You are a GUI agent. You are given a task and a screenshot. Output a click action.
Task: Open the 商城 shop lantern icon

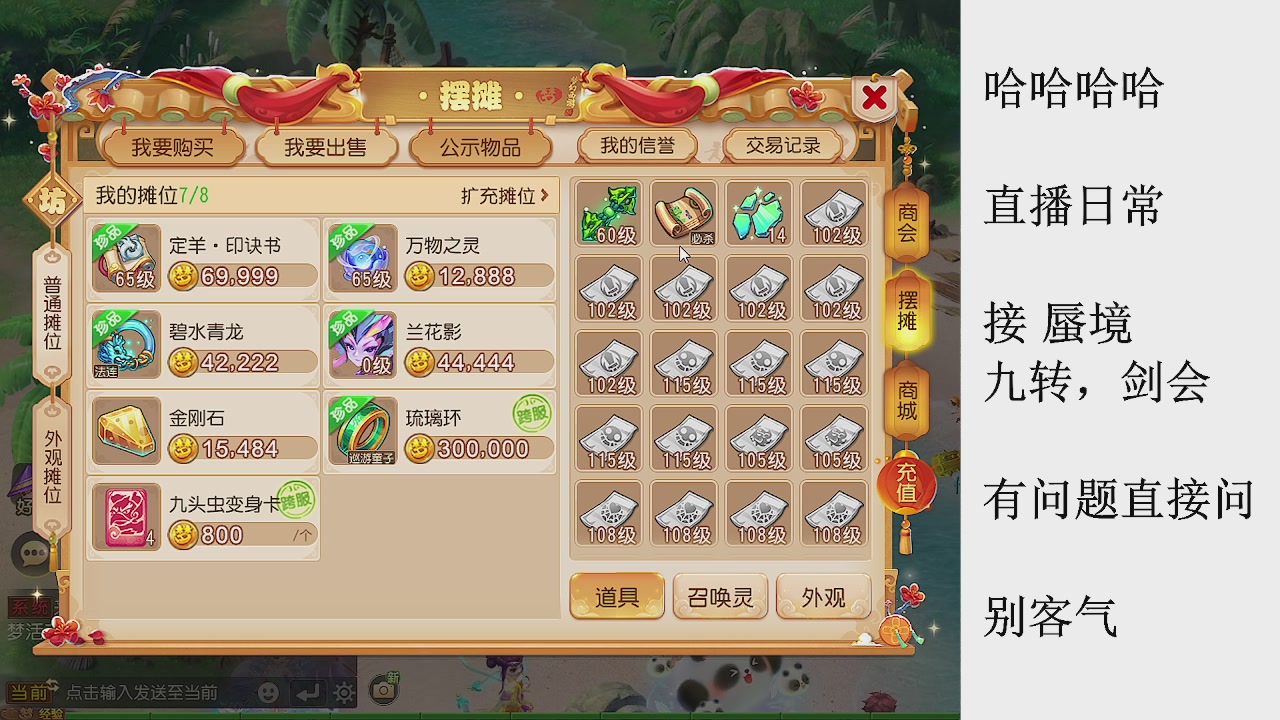click(906, 399)
